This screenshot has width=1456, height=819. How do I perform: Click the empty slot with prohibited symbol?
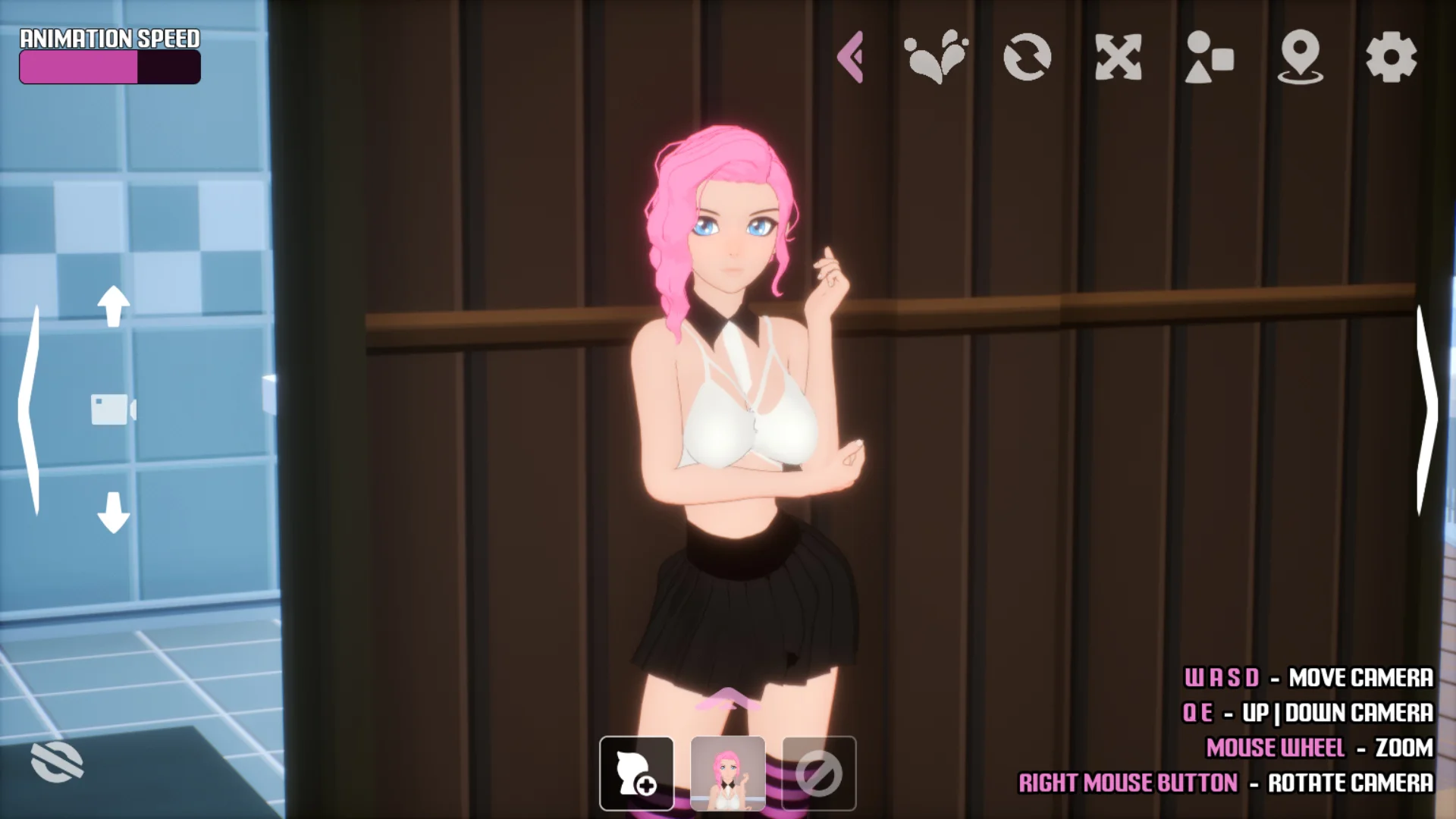[x=819, y=773]
